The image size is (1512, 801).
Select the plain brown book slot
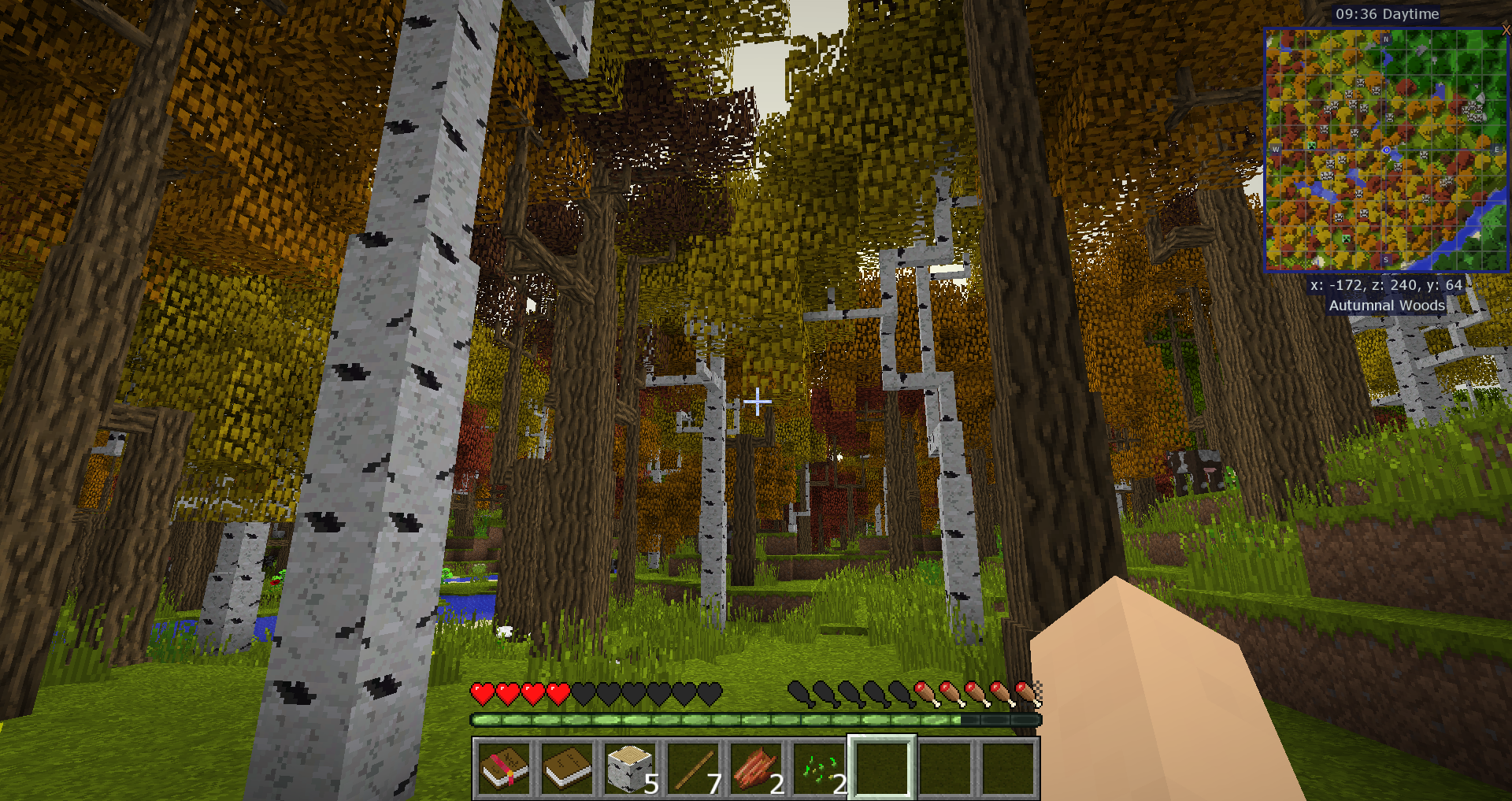pos(567,769)
